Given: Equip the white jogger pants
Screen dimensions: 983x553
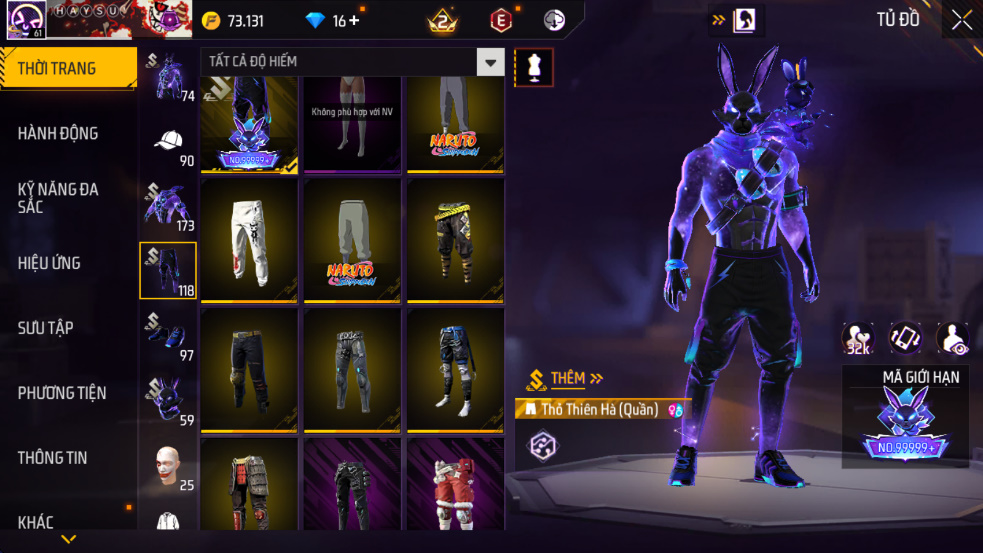Looking at the screenshot, I should pos(249,240).
